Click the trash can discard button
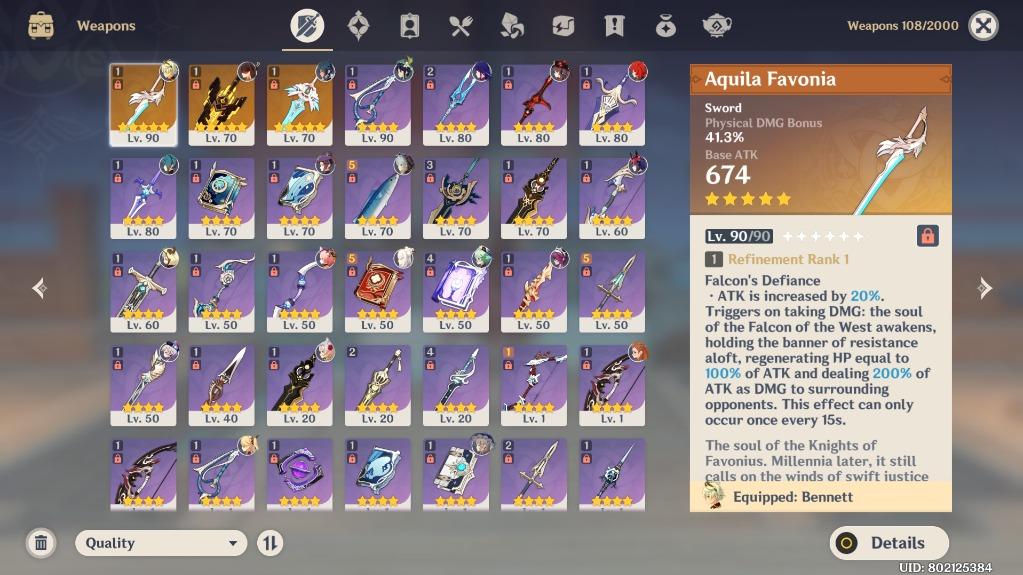1023x575 pixels. pyautogui.click(x=41, y=543)
